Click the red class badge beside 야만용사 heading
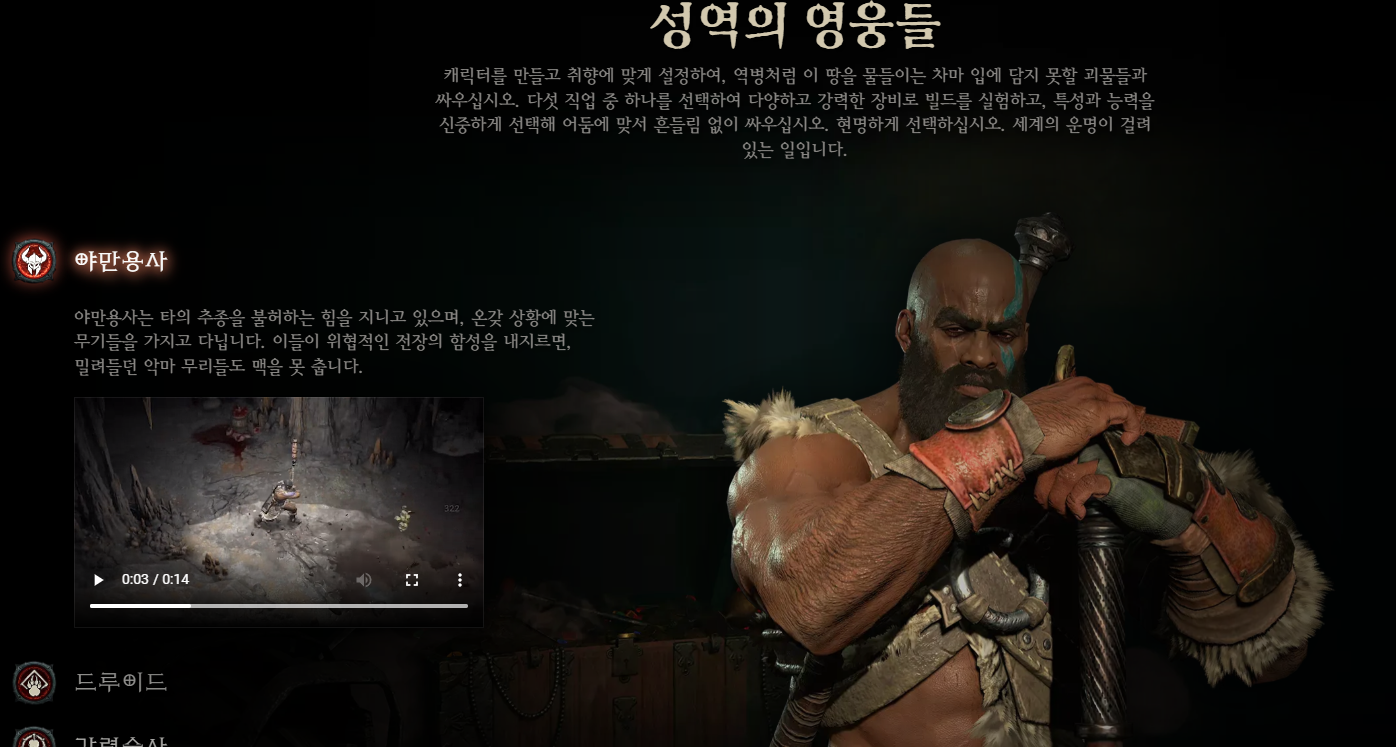The image size is (1396, 747). coord(33,260)
